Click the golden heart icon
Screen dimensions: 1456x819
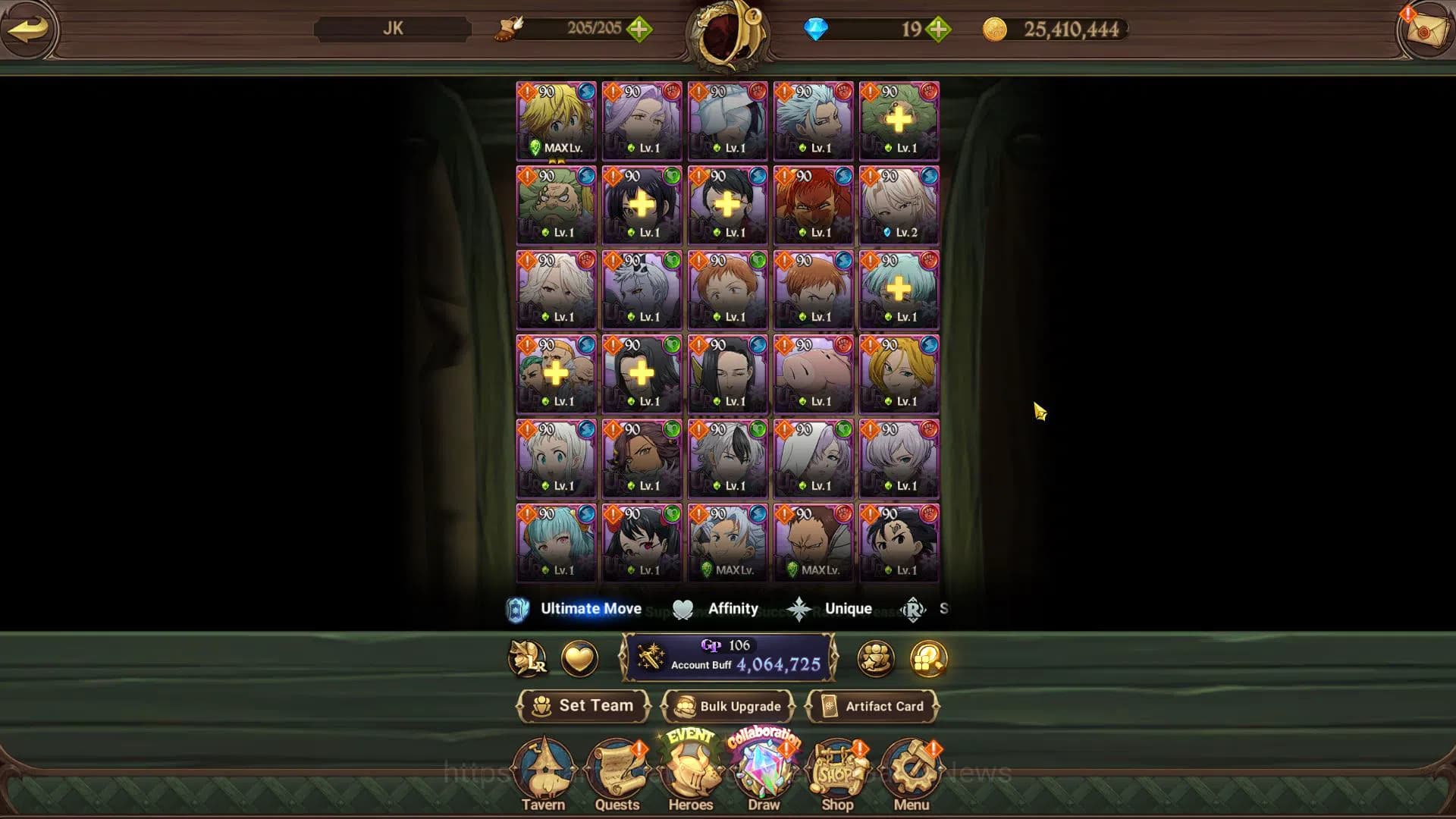click(579, 658)
